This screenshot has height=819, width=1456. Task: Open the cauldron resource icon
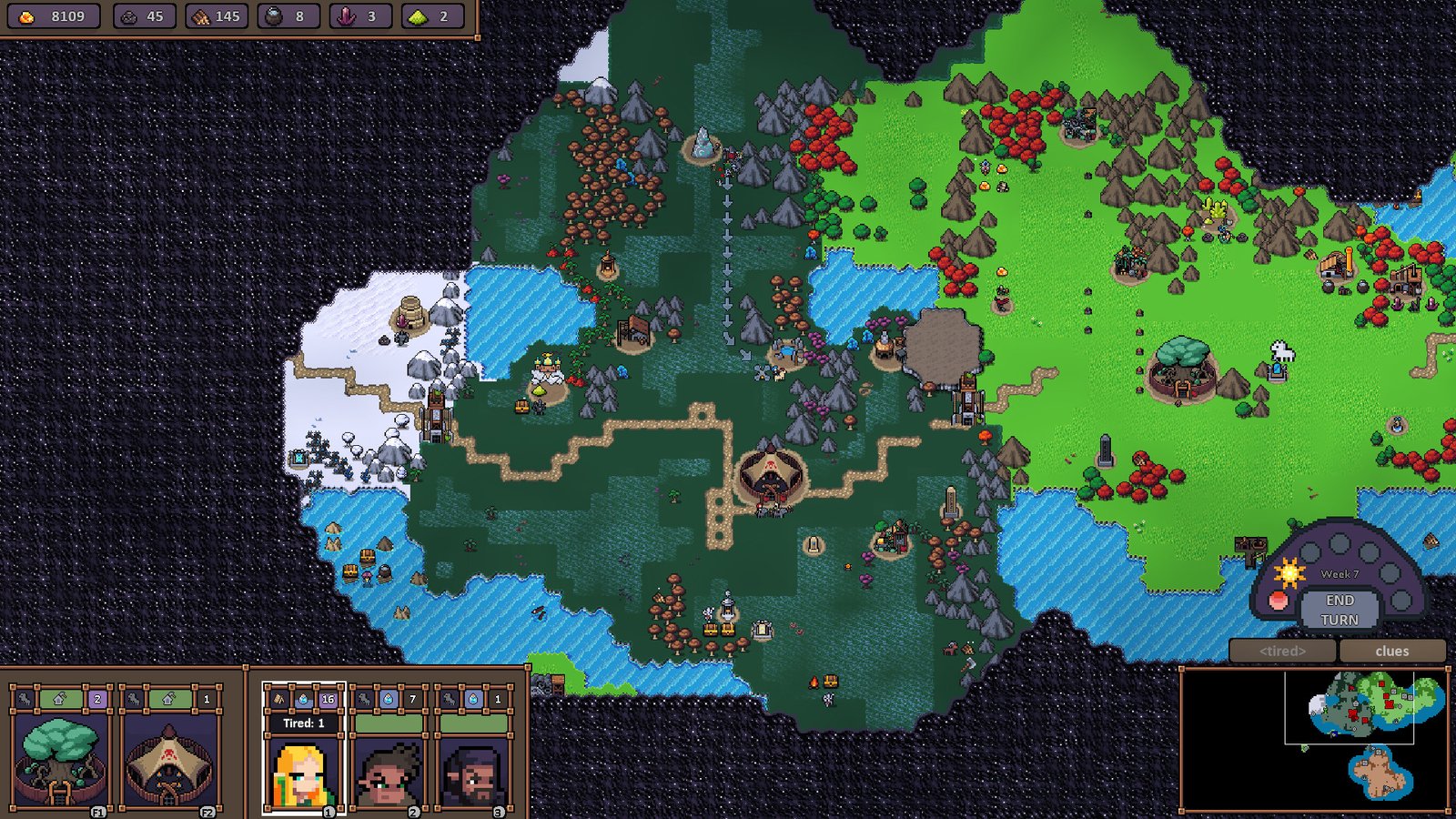click(x=275, y=15)
